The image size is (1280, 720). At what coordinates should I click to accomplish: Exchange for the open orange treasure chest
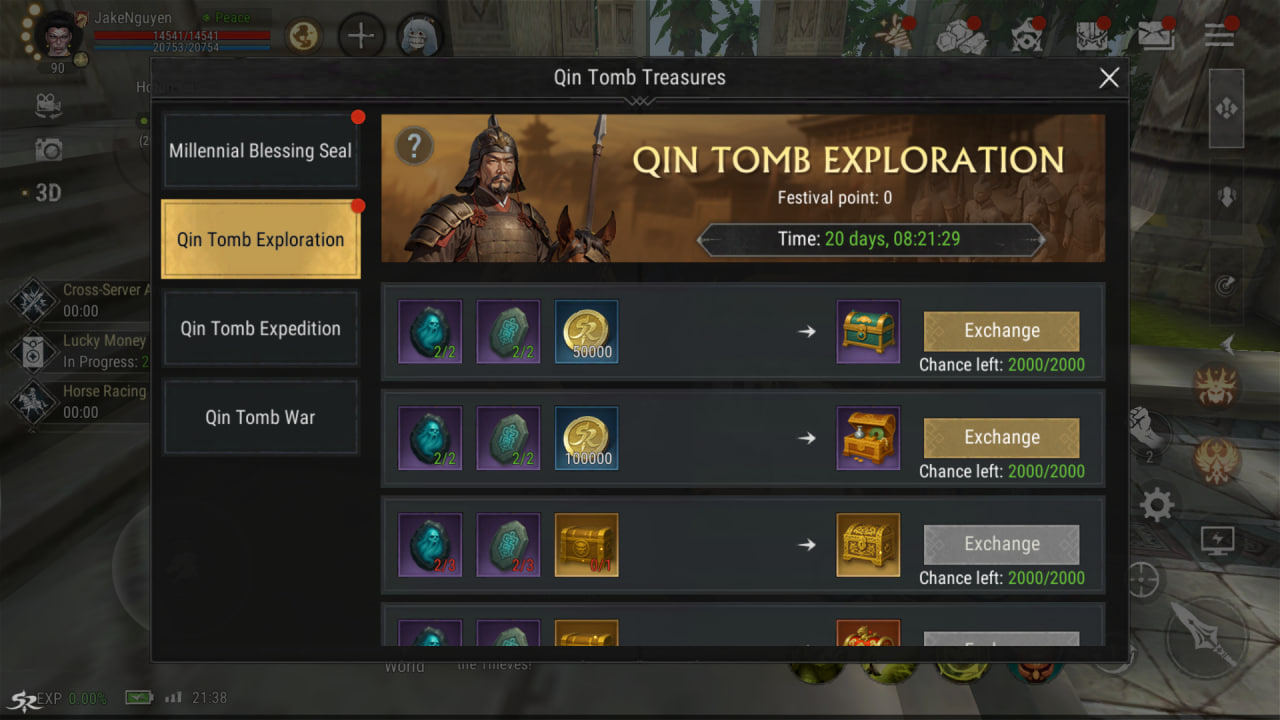click(x=1001, y=438)
